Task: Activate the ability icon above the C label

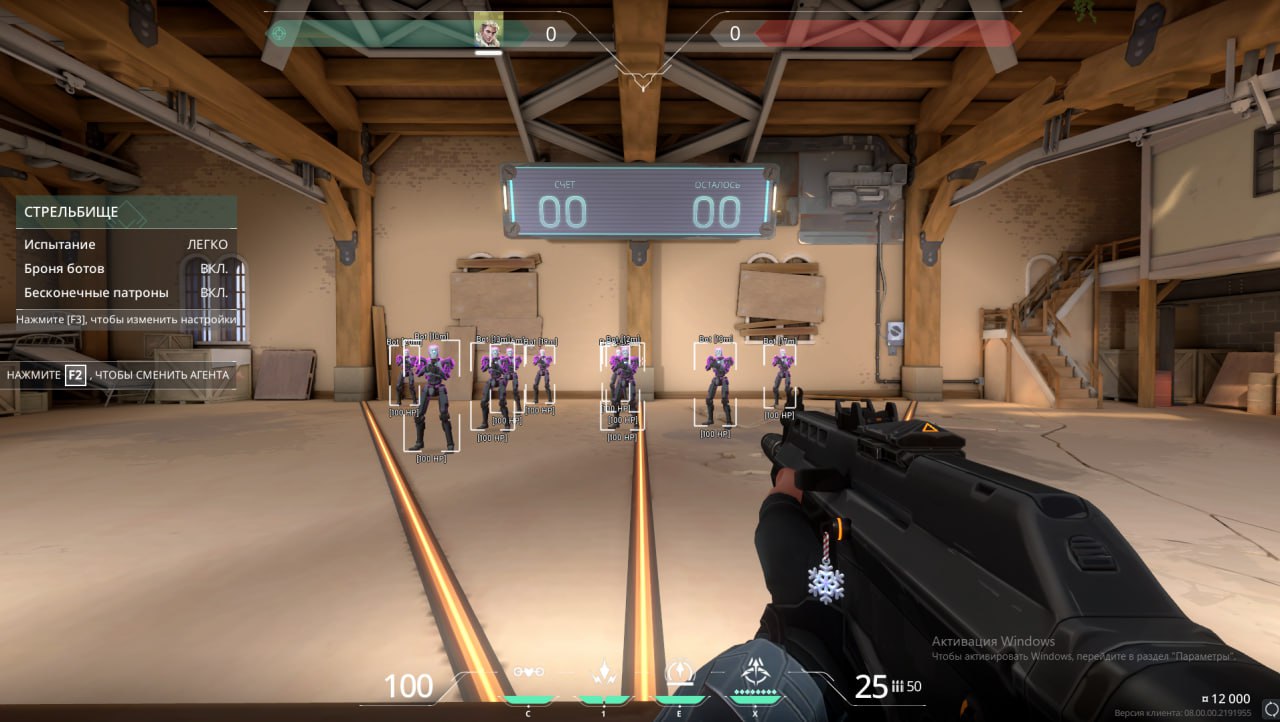Action: [x=528, y=673]
